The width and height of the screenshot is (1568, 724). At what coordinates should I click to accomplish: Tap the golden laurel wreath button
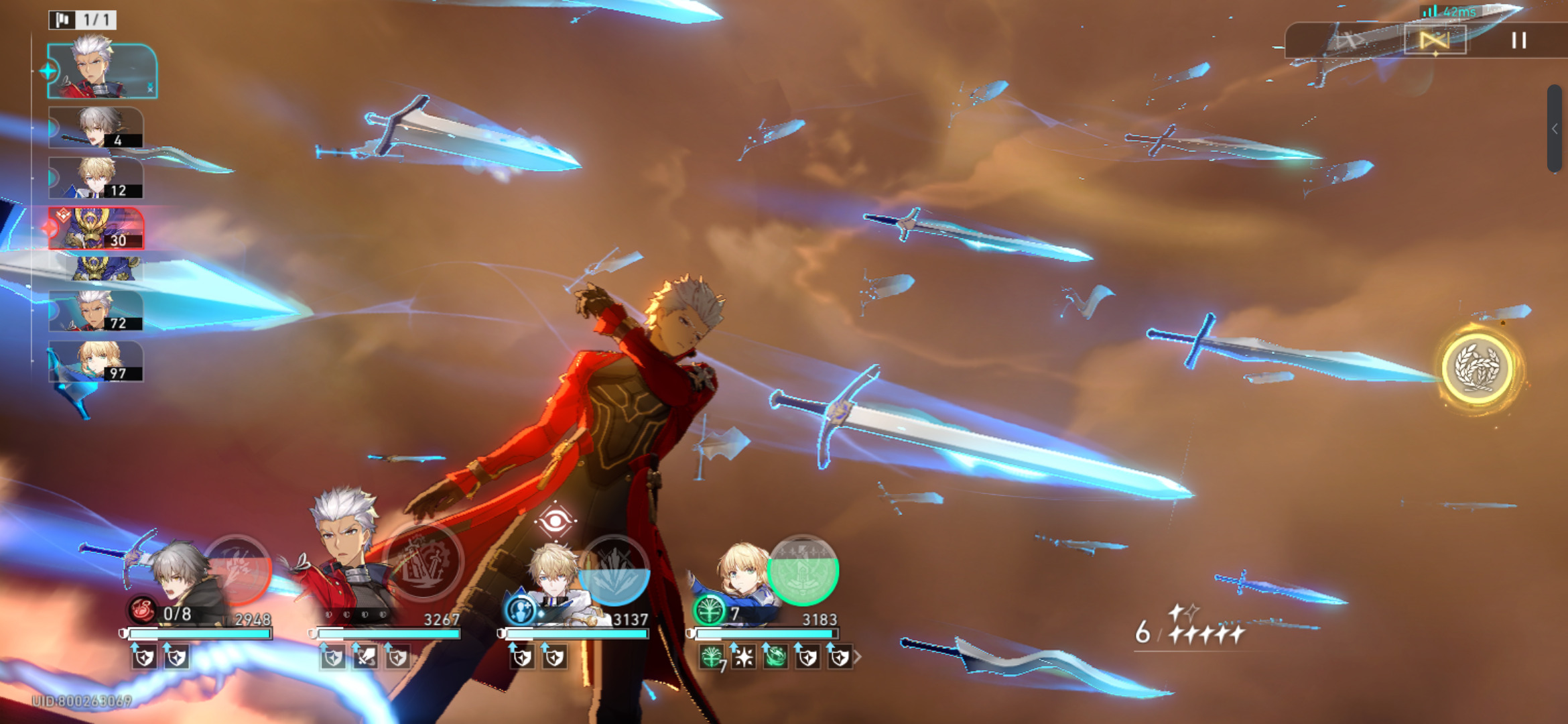[1476, 368]
